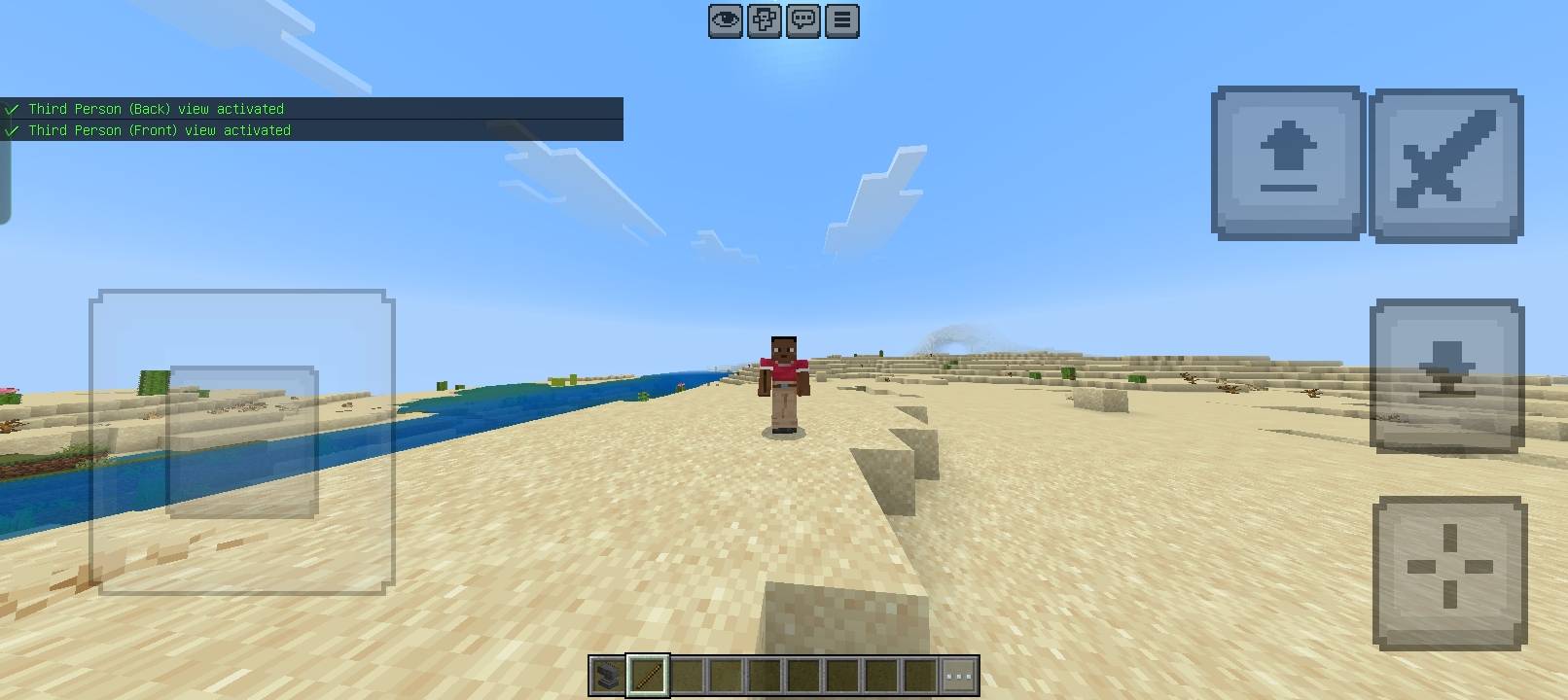Open the pause menu hamburger icon
The width and height of the screenshot is (1568, 700).
point(842,20)
